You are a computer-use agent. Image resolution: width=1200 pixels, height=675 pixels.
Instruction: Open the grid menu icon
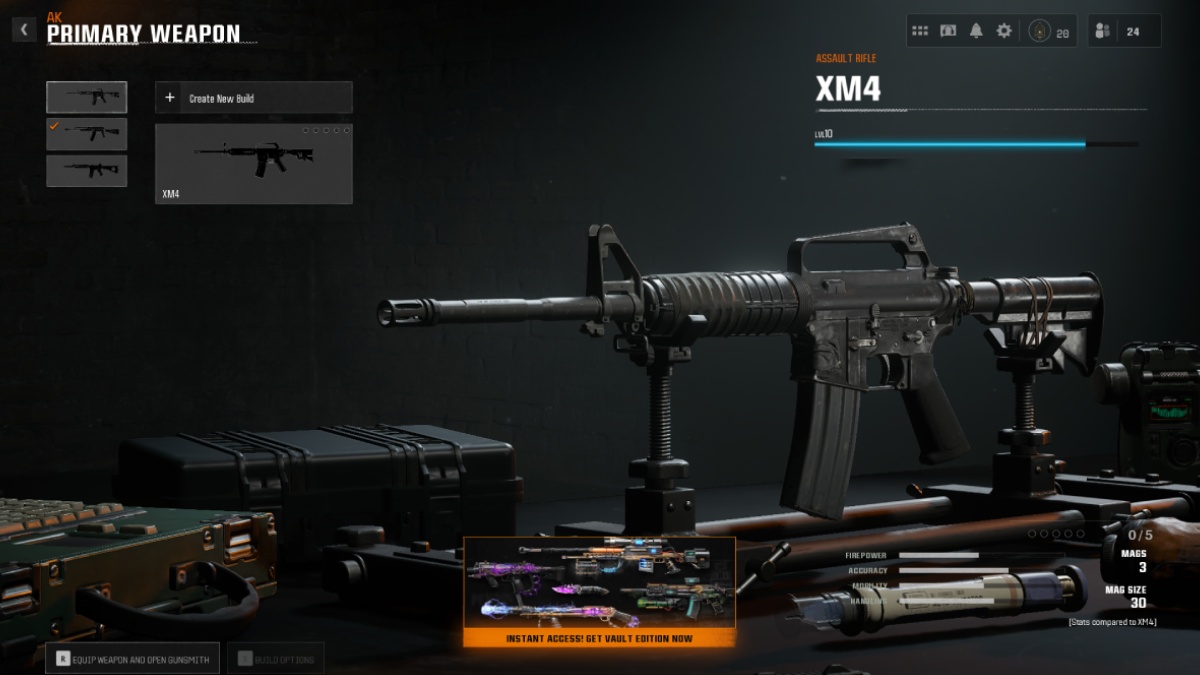920,31
